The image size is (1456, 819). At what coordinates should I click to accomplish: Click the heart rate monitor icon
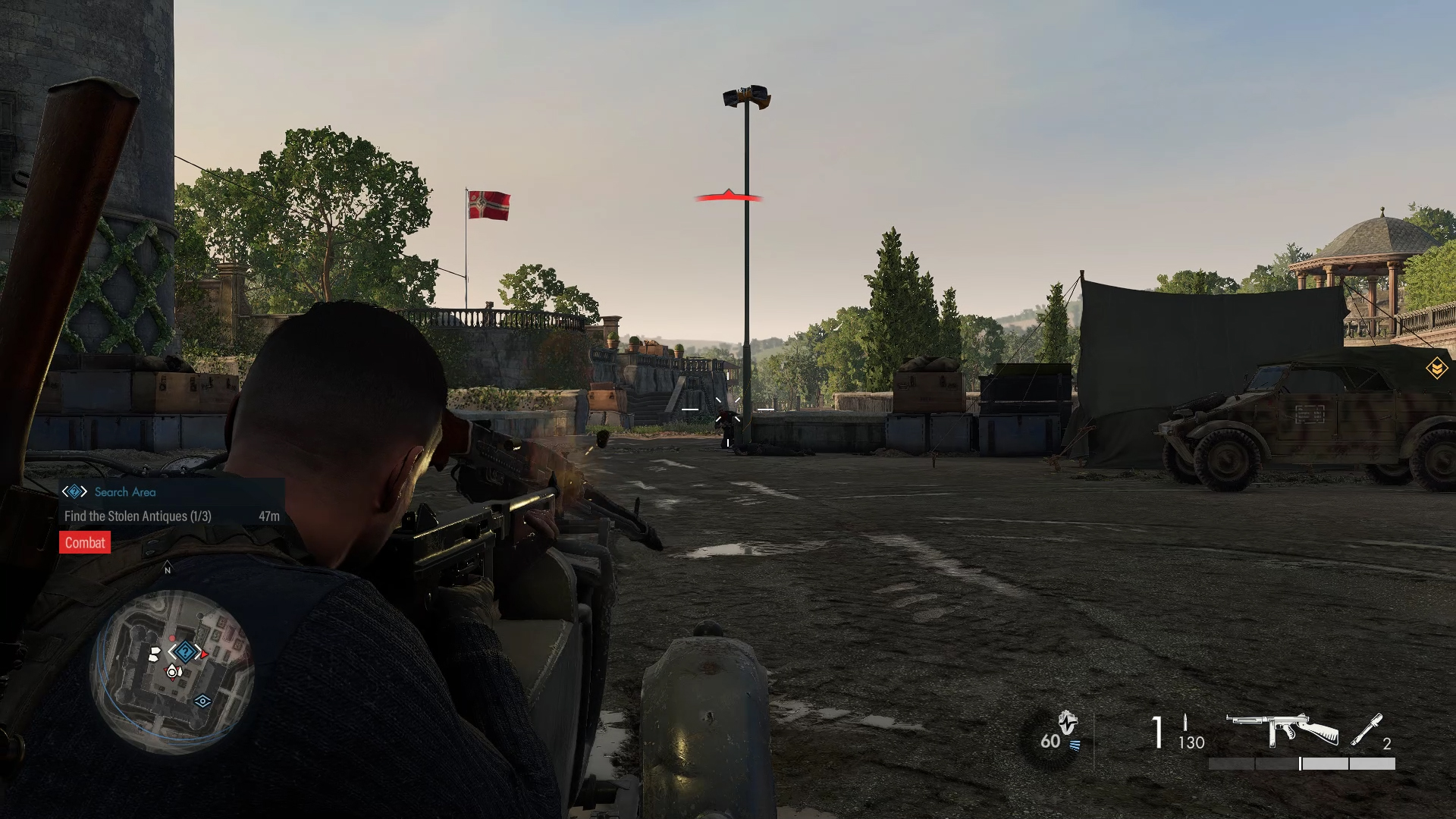point(1067,723)
